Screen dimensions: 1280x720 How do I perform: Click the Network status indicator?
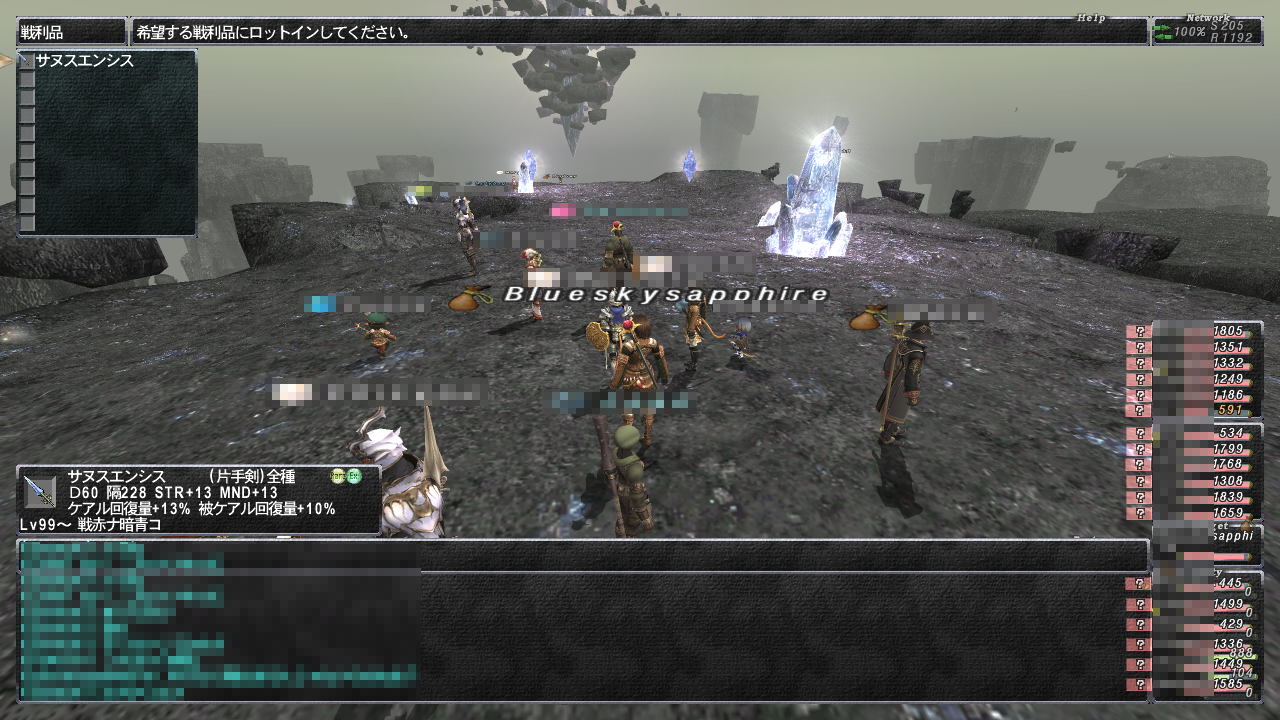(1206, 31)
